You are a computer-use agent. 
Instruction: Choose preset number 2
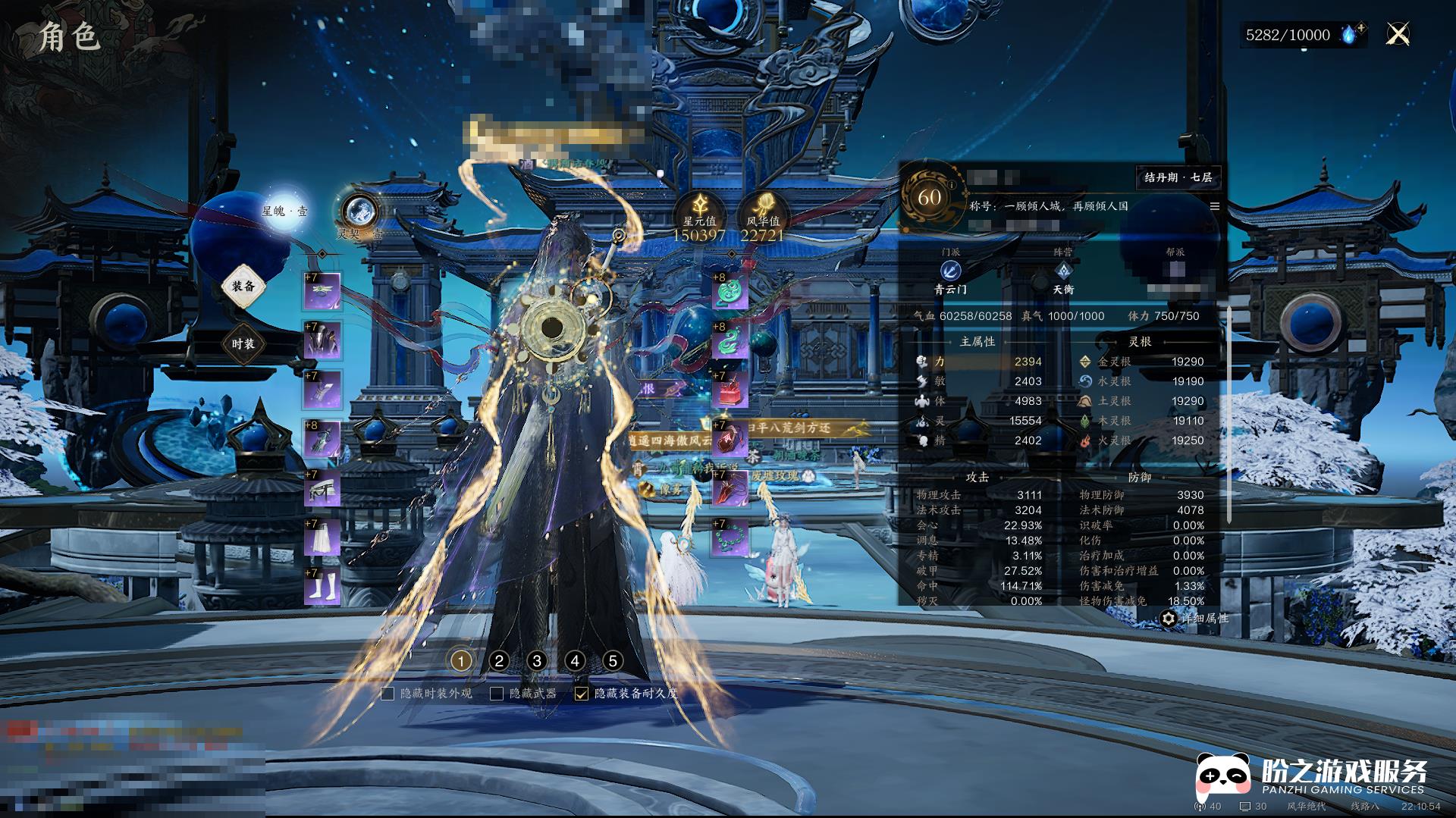click(x=499, y=661)
